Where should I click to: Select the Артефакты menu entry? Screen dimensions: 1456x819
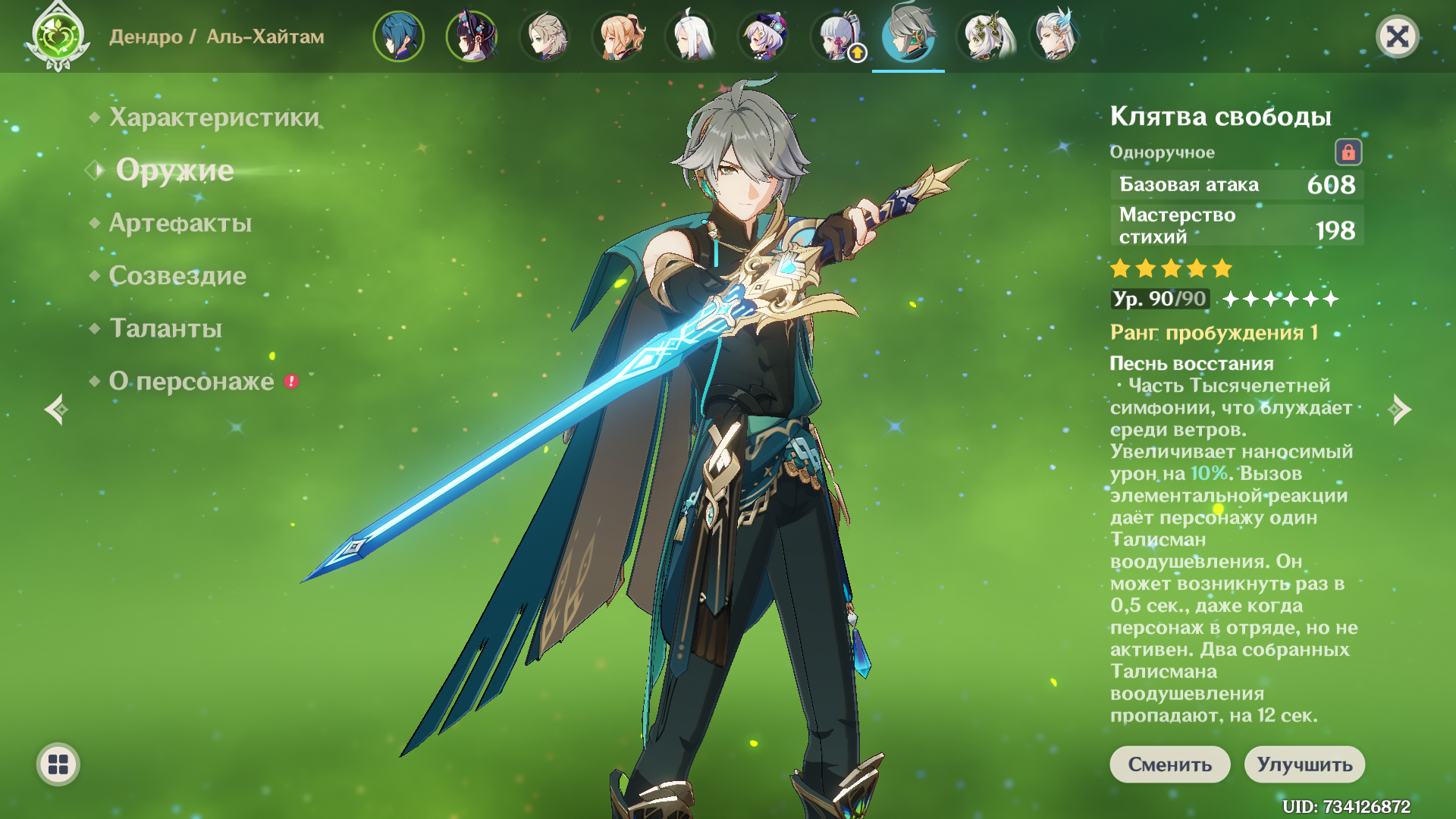[x=180, y=223]
